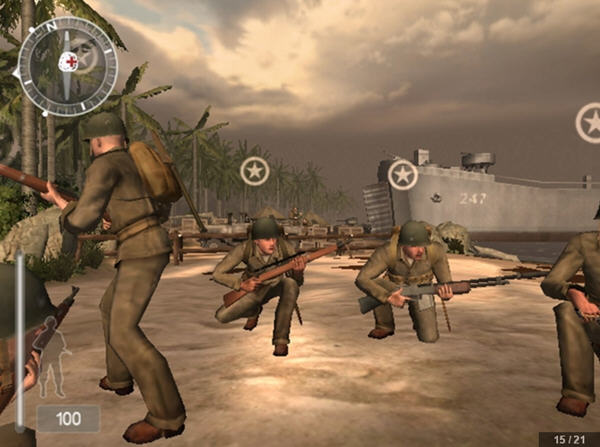Select the red cross medic marker on the compass
Viewport: 600px width, 447px height.
tap(68, 62)
